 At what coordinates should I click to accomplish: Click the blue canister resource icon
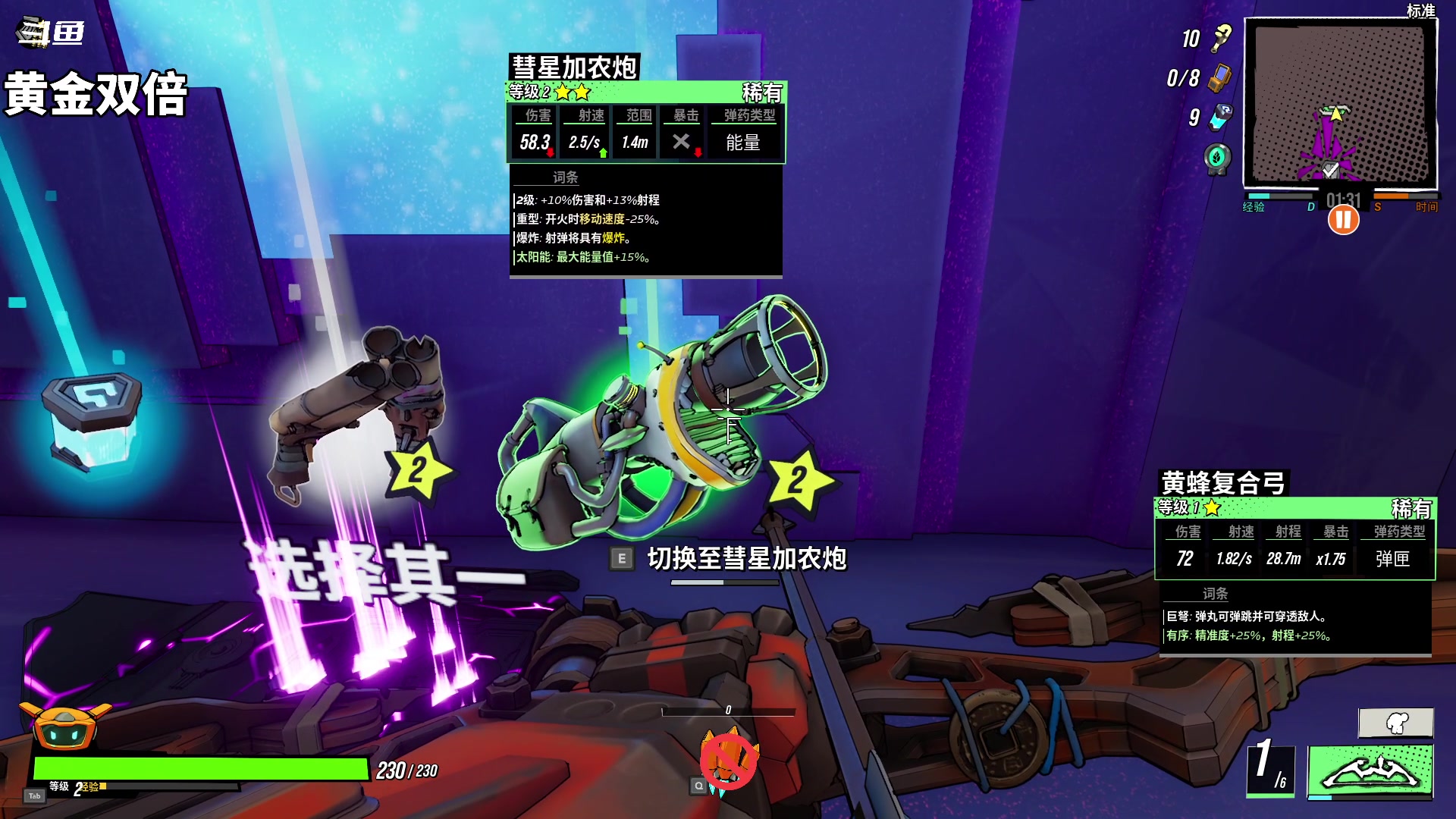pyautogui.click(x=1221, y=117)
